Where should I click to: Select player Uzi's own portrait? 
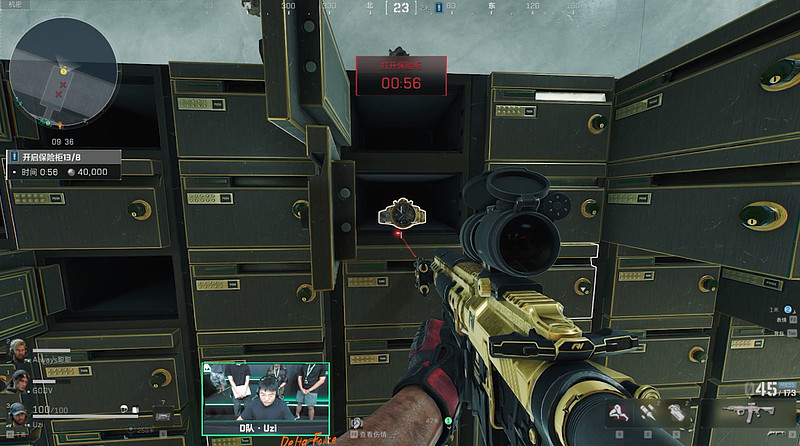pyautogui.click(x=17, y=412)
